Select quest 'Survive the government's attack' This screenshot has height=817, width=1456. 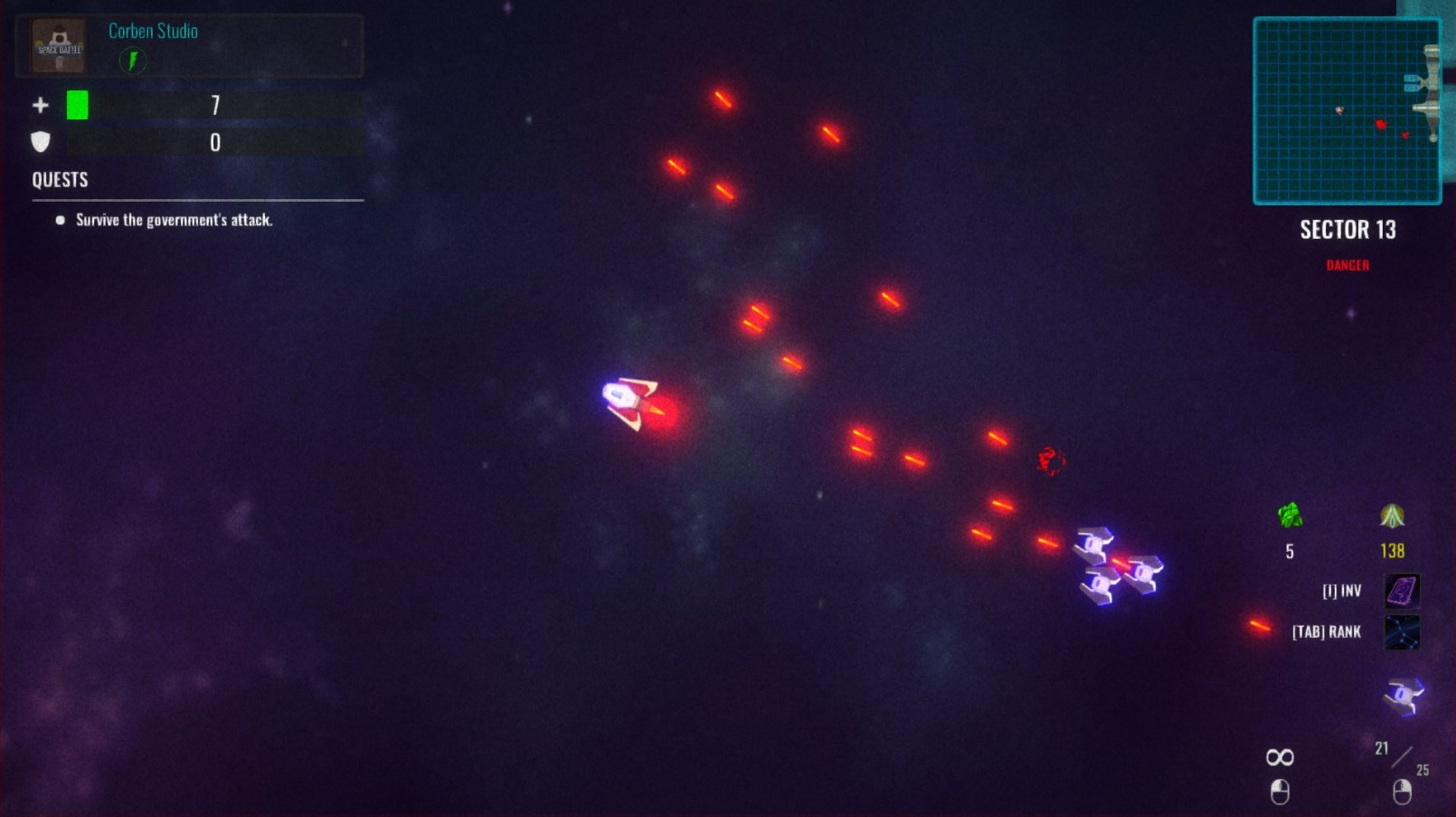coord(175,219)
